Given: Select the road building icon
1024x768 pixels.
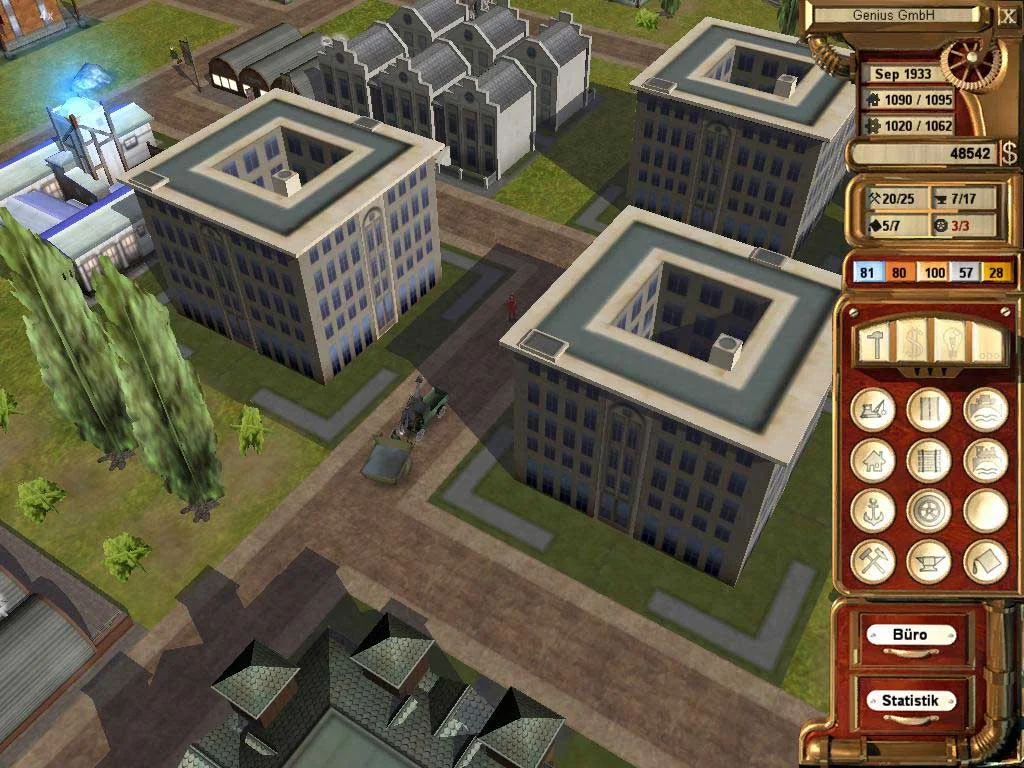Looking at the screenshot, I should (928, 410).
